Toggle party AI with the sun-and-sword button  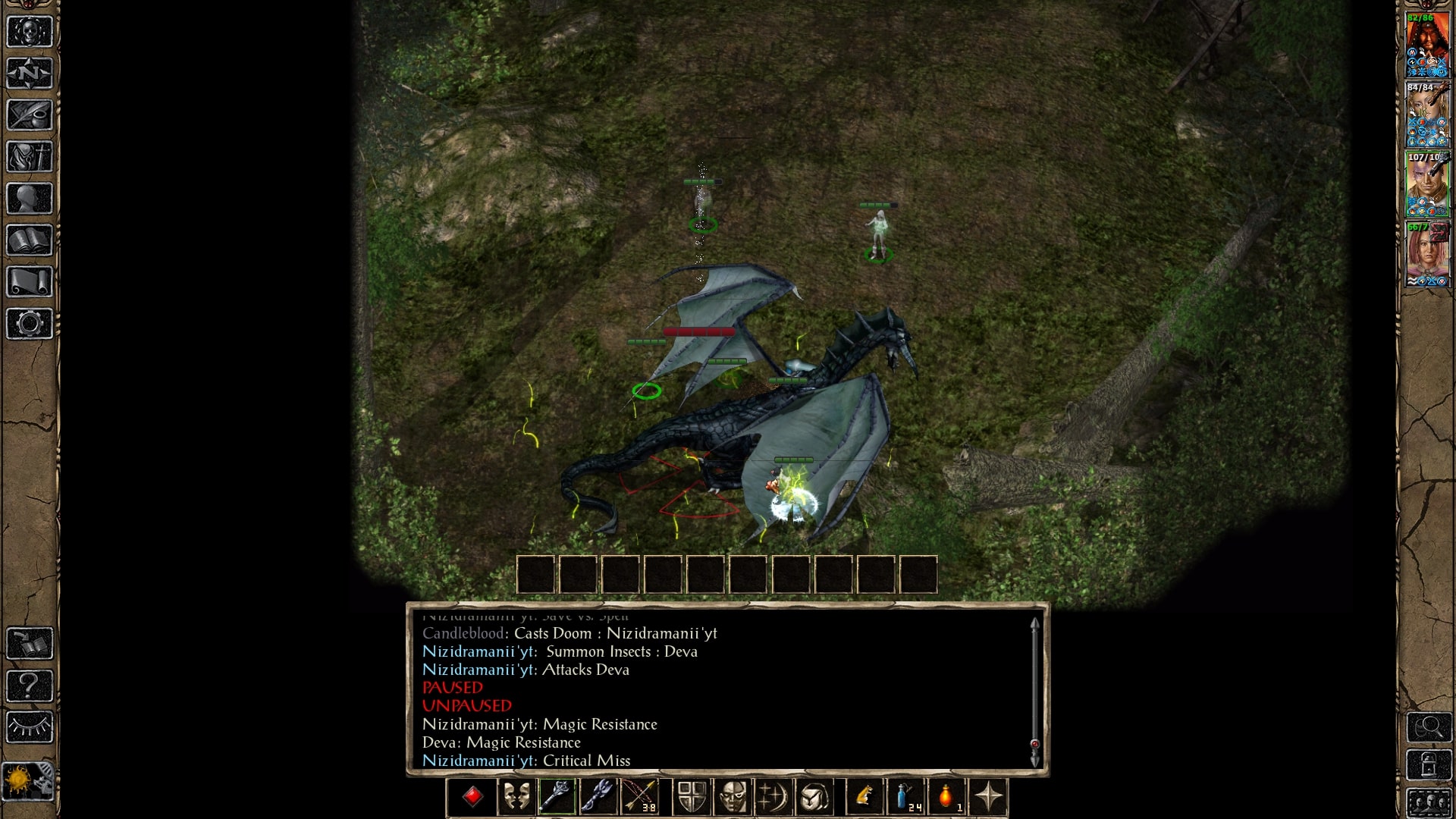[28, 781]
